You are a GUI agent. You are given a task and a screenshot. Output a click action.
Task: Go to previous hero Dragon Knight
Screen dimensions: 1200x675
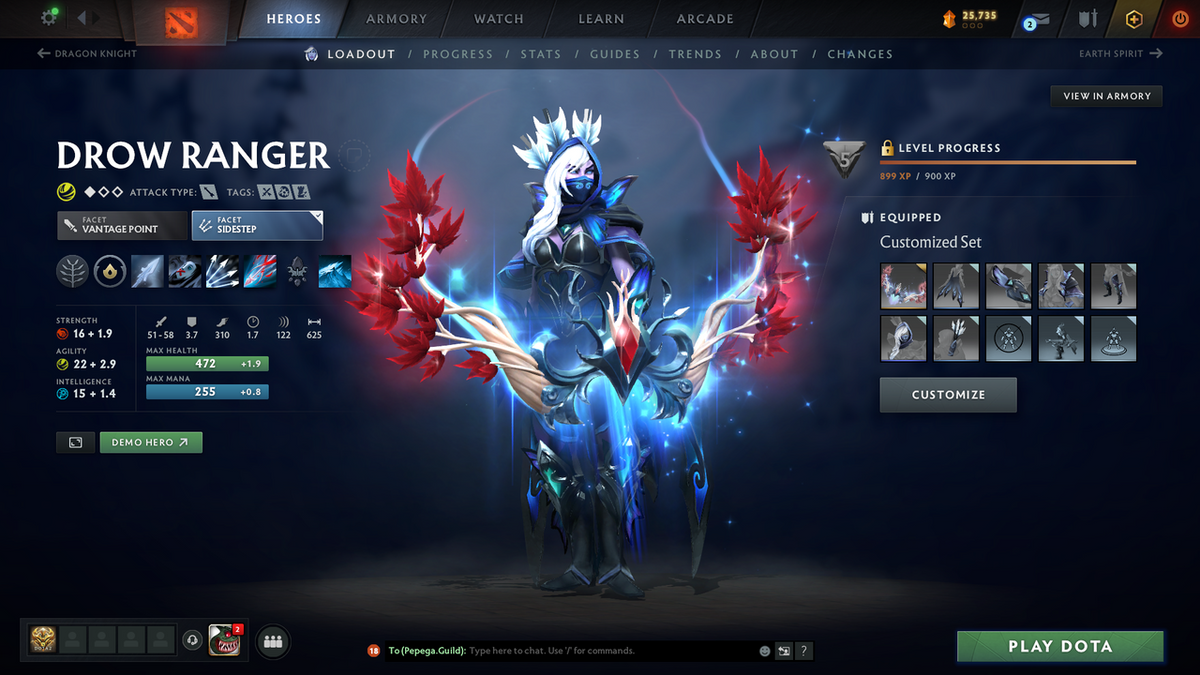87,54
